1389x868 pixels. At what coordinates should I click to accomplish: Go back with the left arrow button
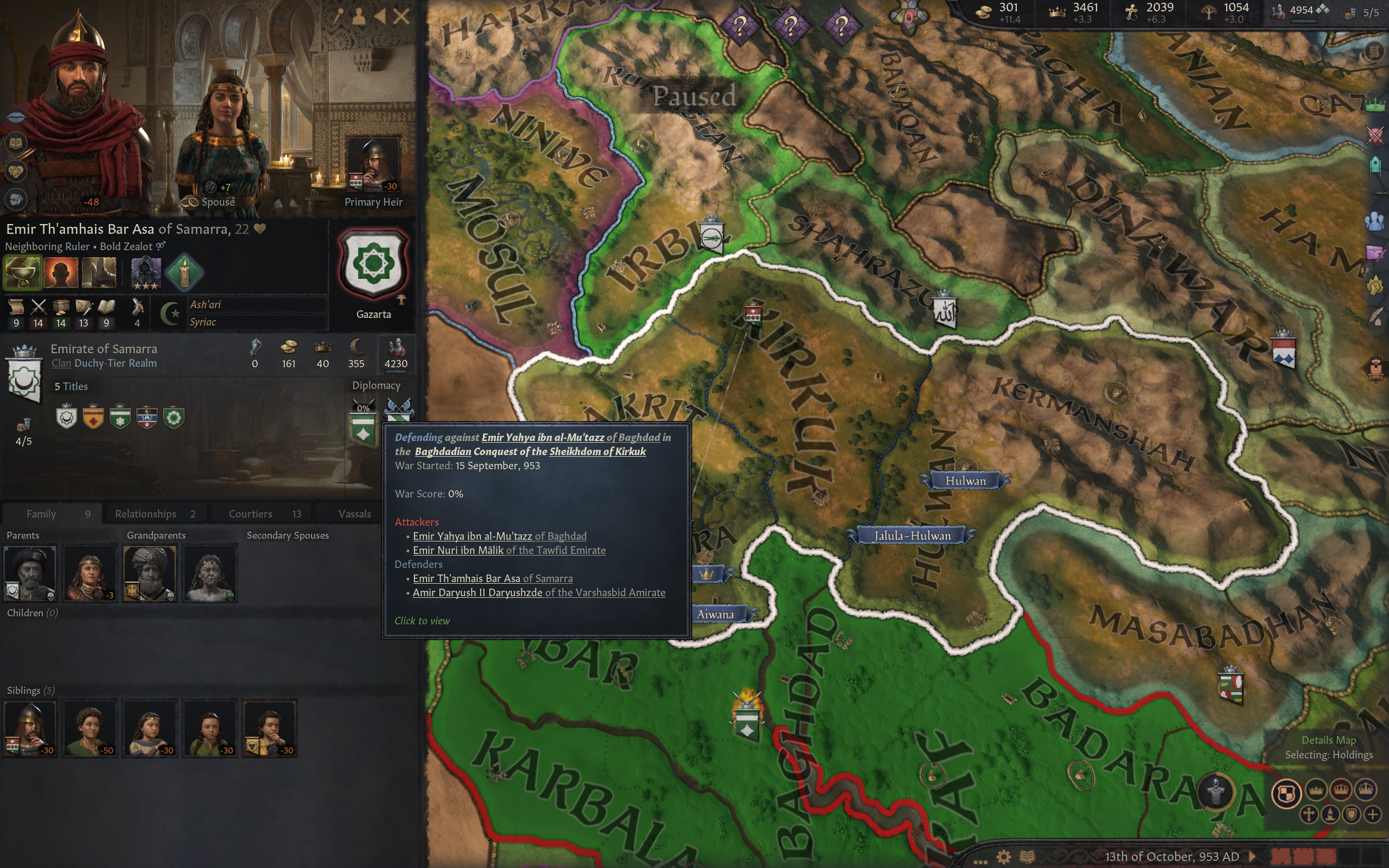point(380,16)
